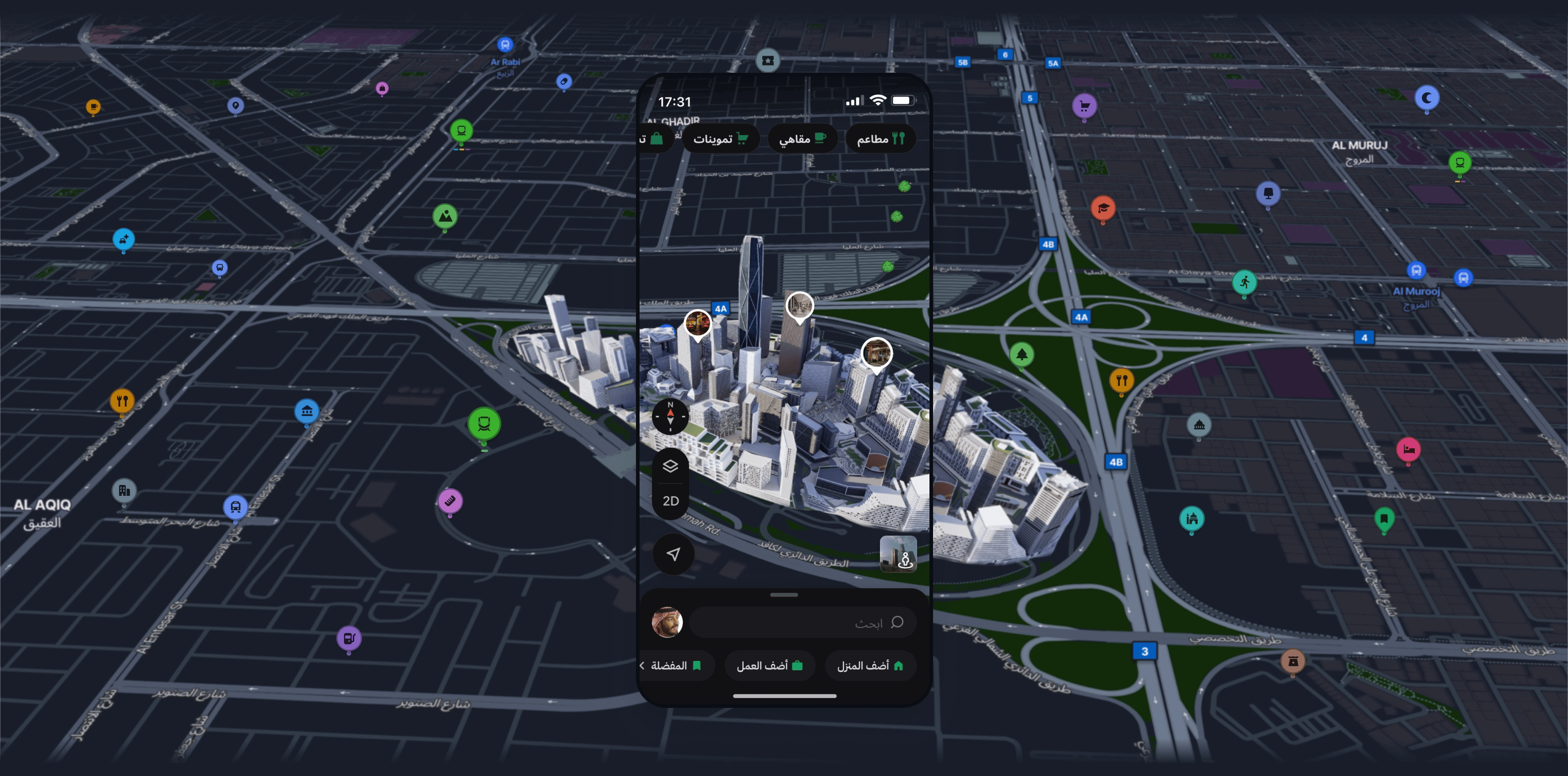Image resolution: width=1568 pixels, height=776 pixels.
Task: Select the تموينات groceries filter tab
Action: tap(721, 138)
